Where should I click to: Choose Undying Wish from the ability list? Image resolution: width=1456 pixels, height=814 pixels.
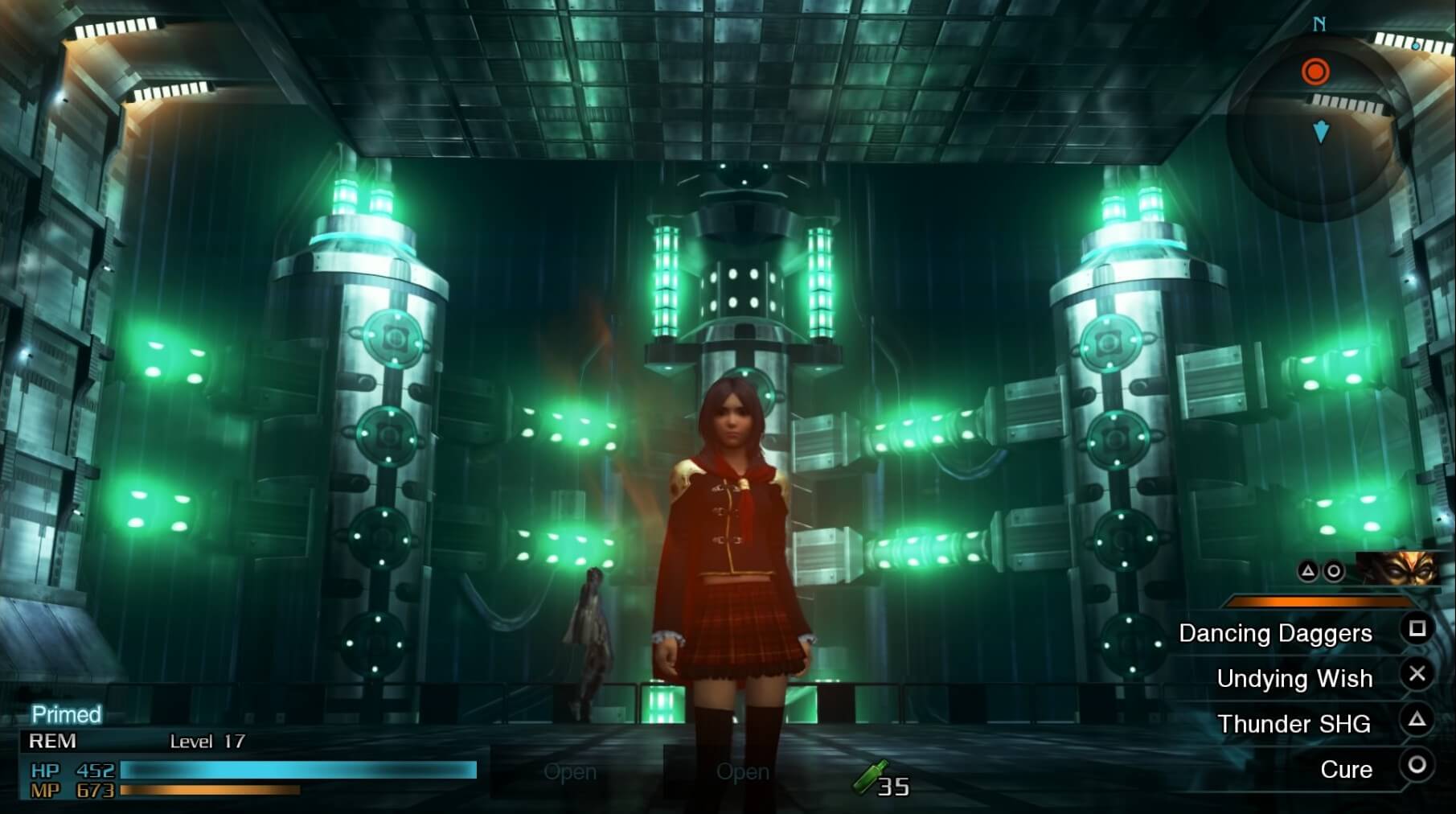1295,679
